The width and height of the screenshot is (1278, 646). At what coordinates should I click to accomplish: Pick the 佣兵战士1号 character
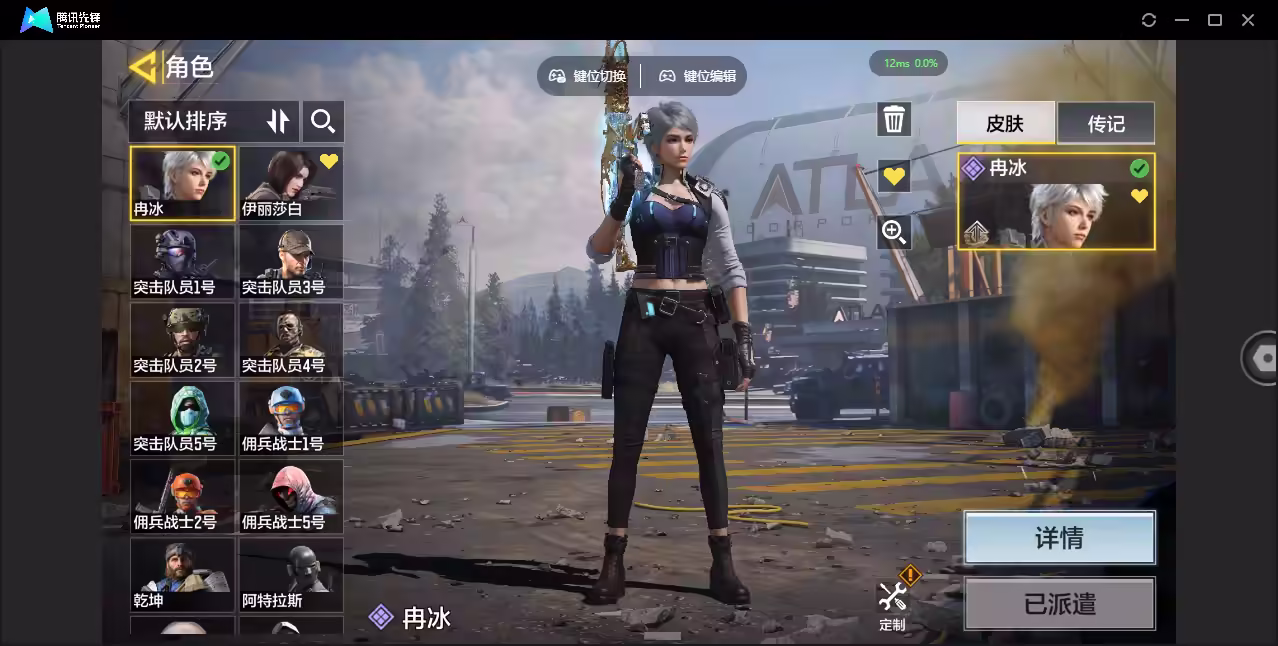pos(291,418)
